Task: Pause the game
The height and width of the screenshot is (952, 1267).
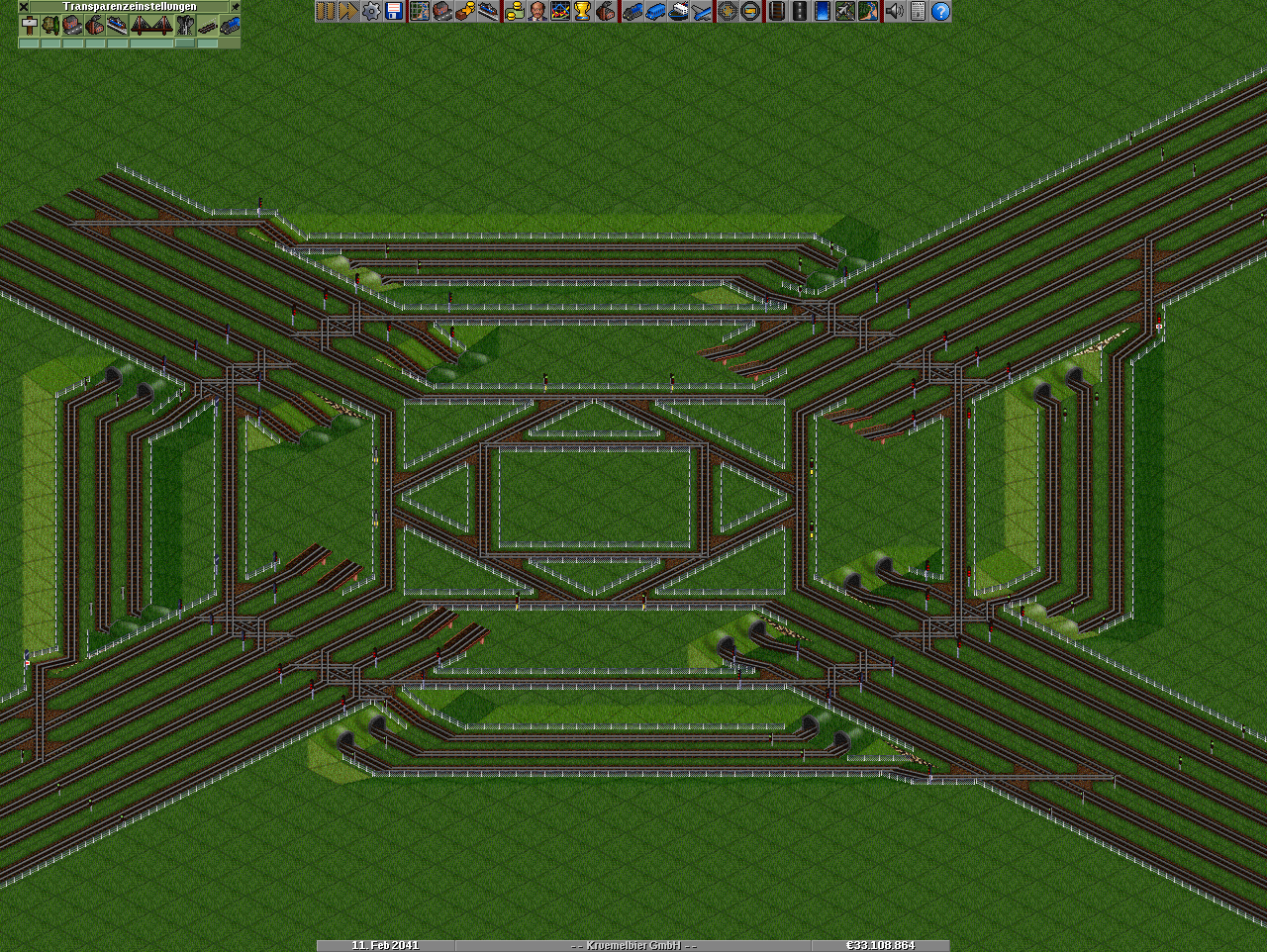Action: pyautogui.click(x=325, y=11)
